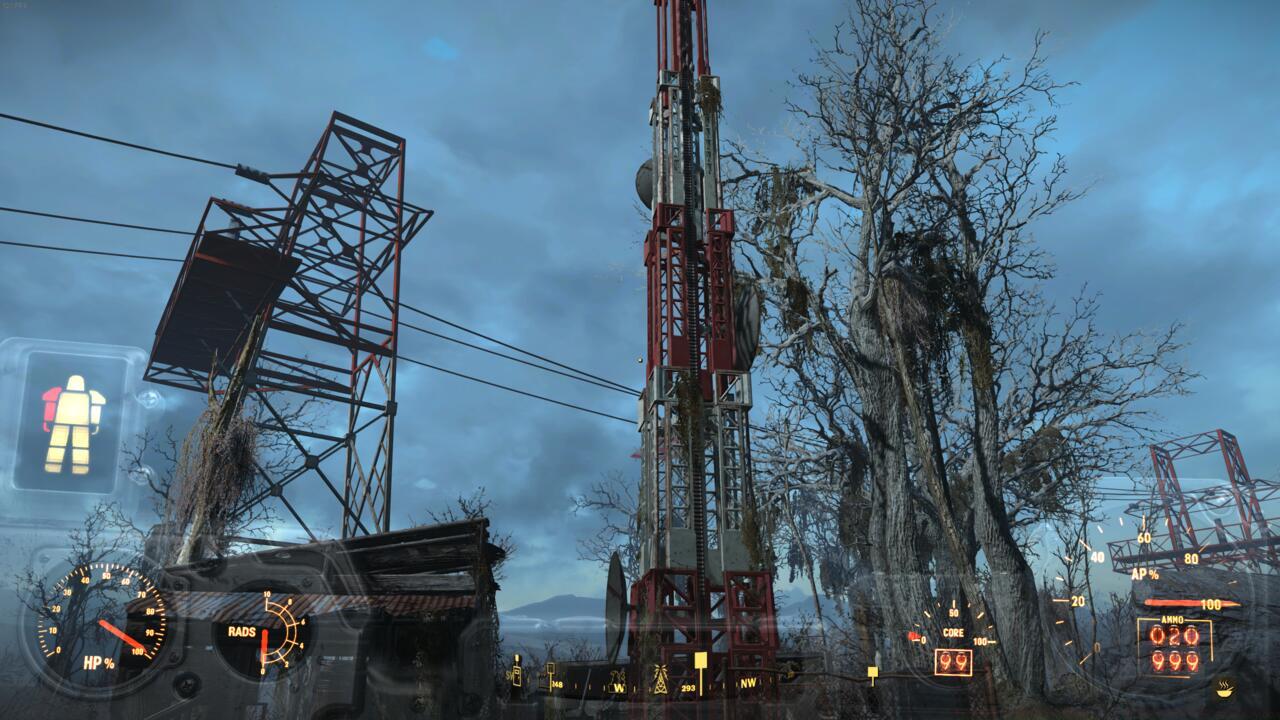Toggle the reserve ammo display showing 999

pos(1174,662)
